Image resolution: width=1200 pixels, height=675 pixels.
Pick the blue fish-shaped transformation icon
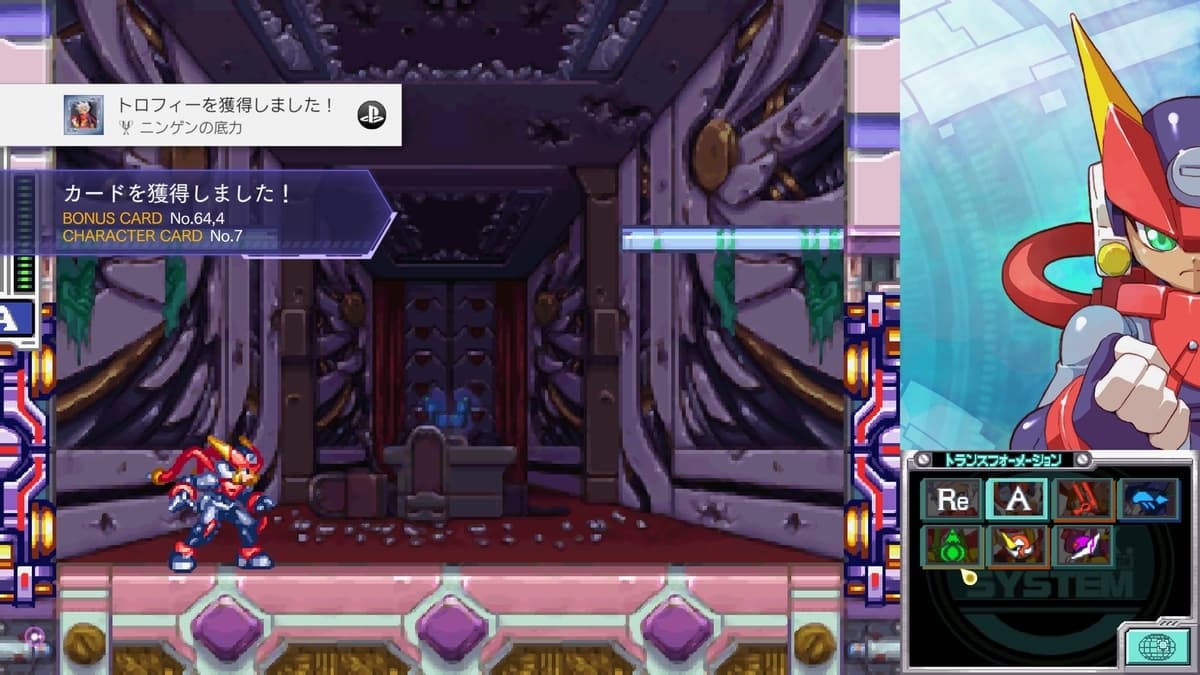(x=1148, y=499)
